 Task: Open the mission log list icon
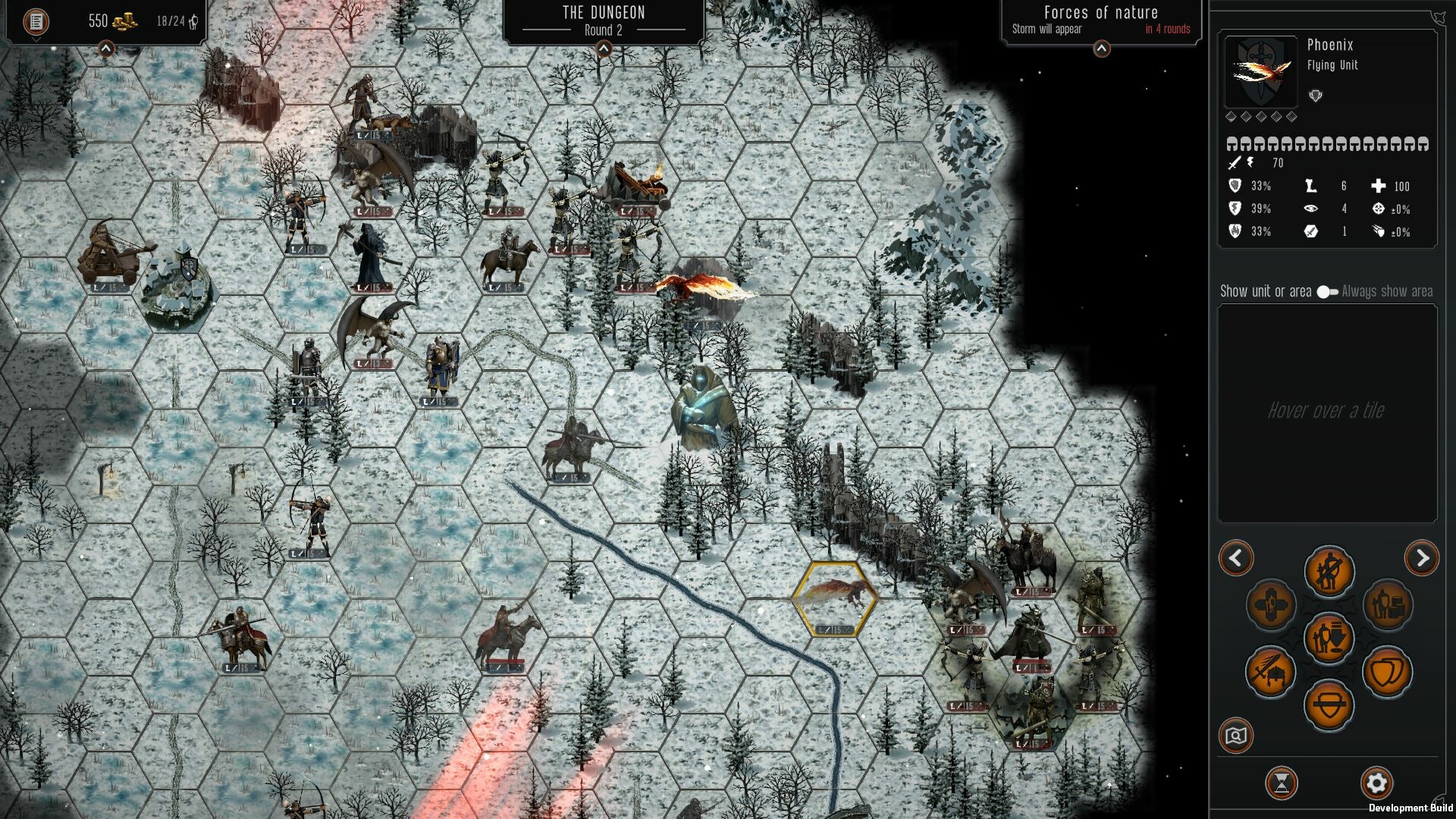(x=36, y=21)
